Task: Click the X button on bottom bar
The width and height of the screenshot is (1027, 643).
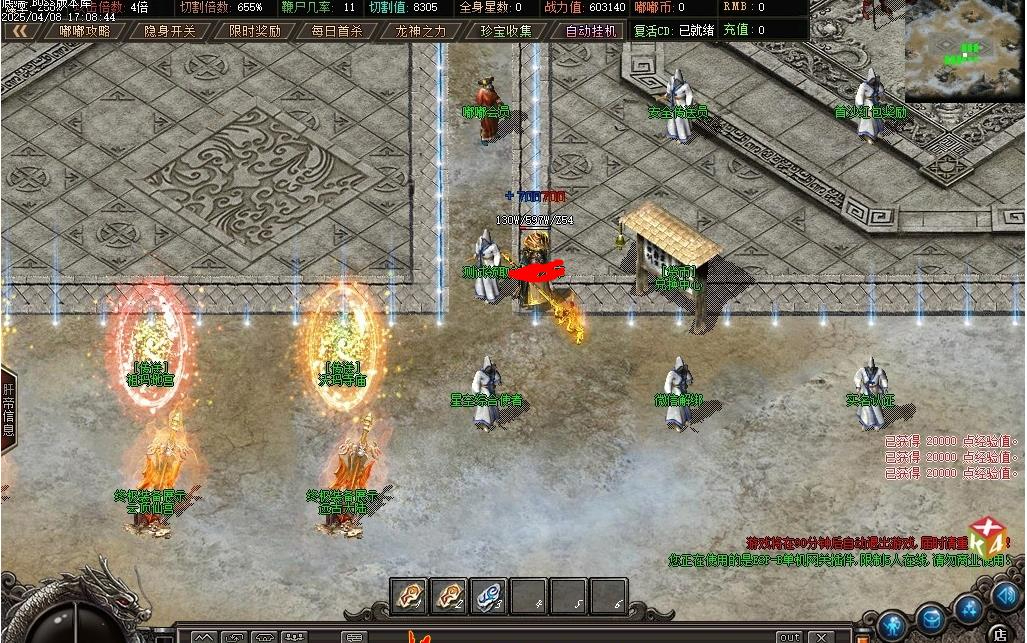Action: [x=820, y=637]
